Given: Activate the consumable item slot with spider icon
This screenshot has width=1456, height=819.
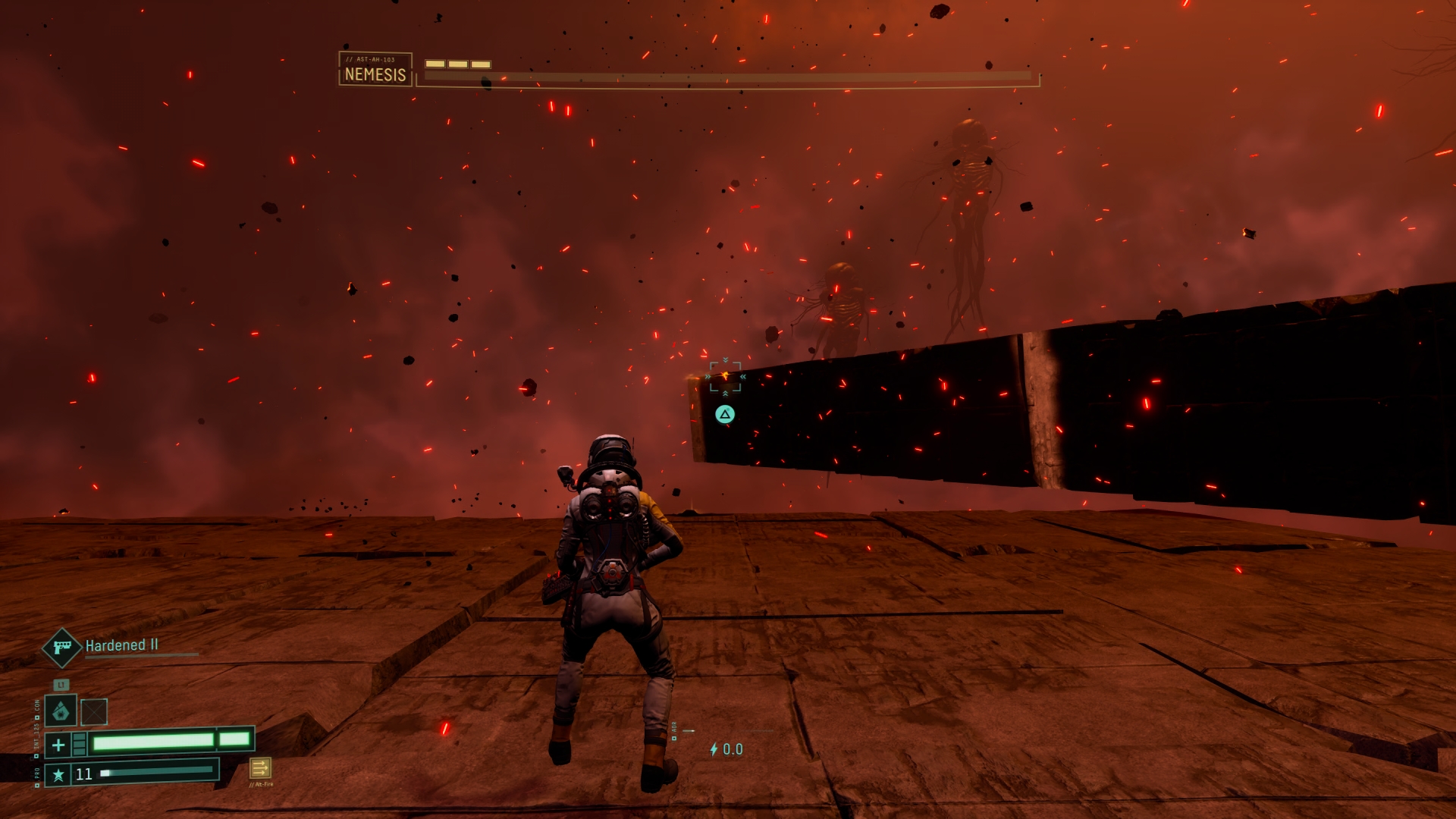Looking at the screenshot, I should click(x=61, y=711).
